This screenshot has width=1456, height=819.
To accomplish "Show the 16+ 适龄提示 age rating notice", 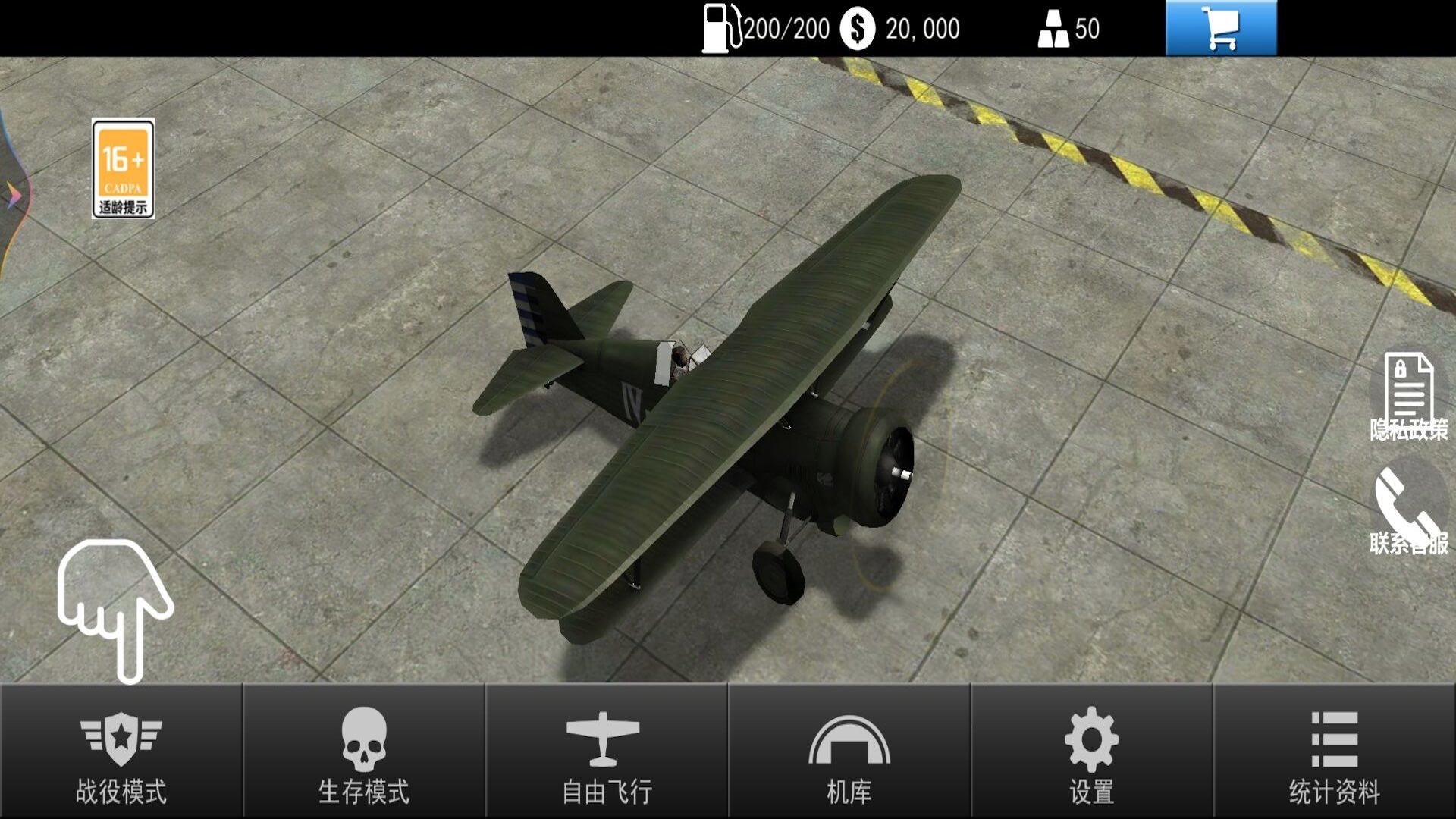I will pos(123,168).
